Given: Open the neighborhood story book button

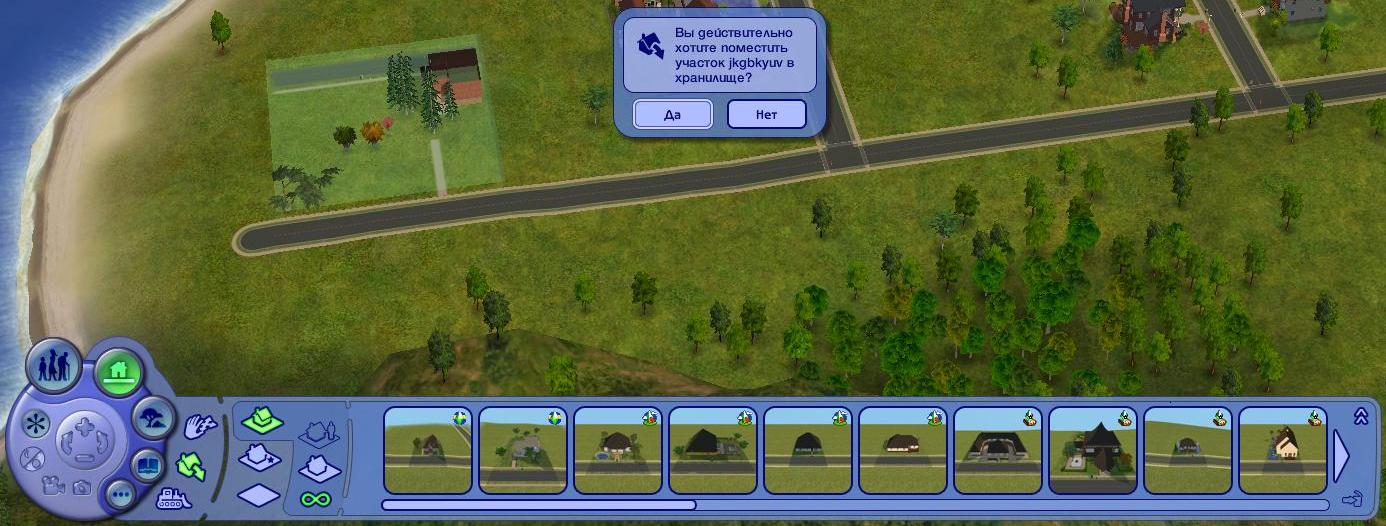Looking at the screenshot, I should (147, 465).
